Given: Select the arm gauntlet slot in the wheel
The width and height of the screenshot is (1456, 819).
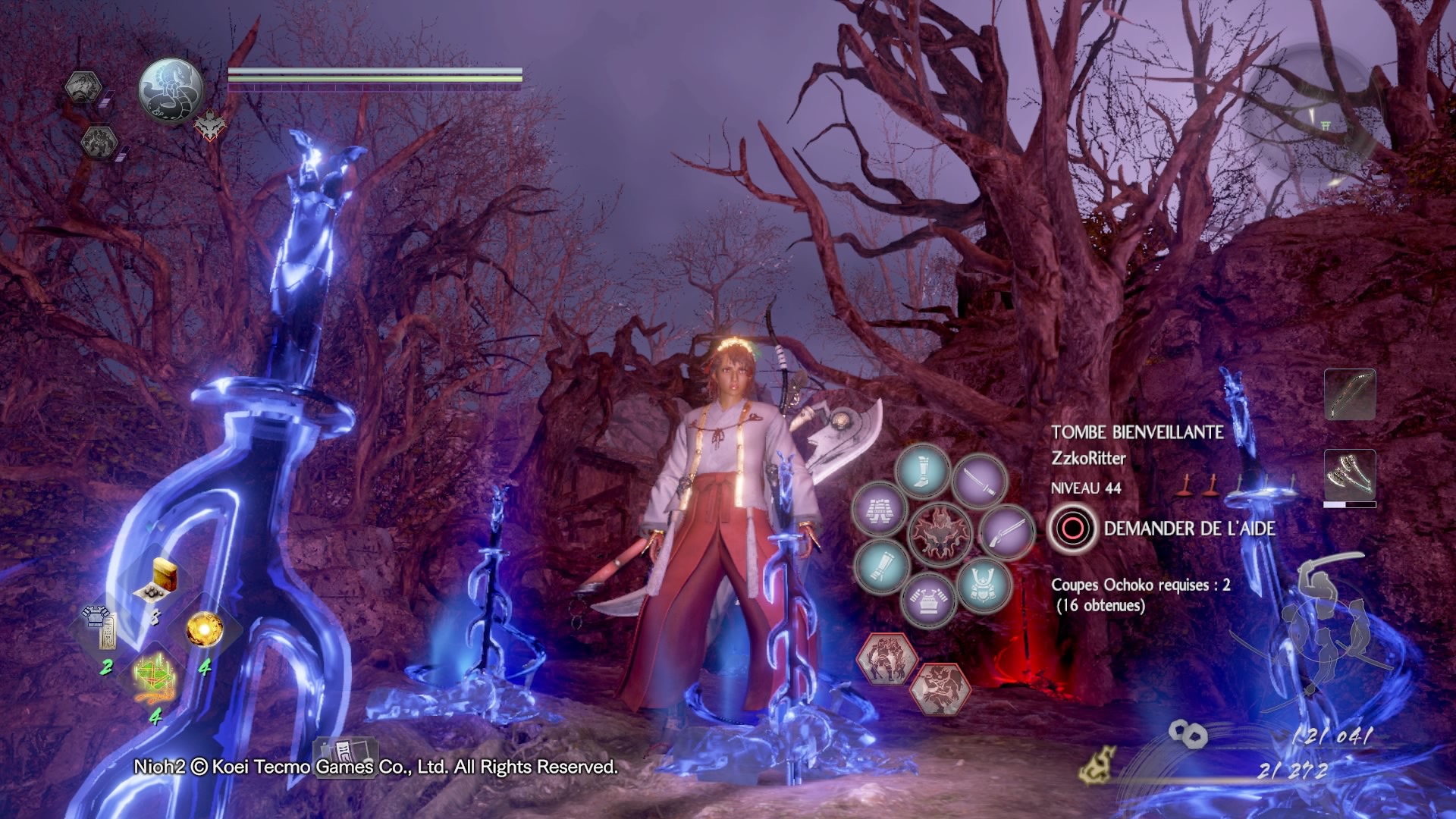Looking at the screenshot, I should 882,566.
